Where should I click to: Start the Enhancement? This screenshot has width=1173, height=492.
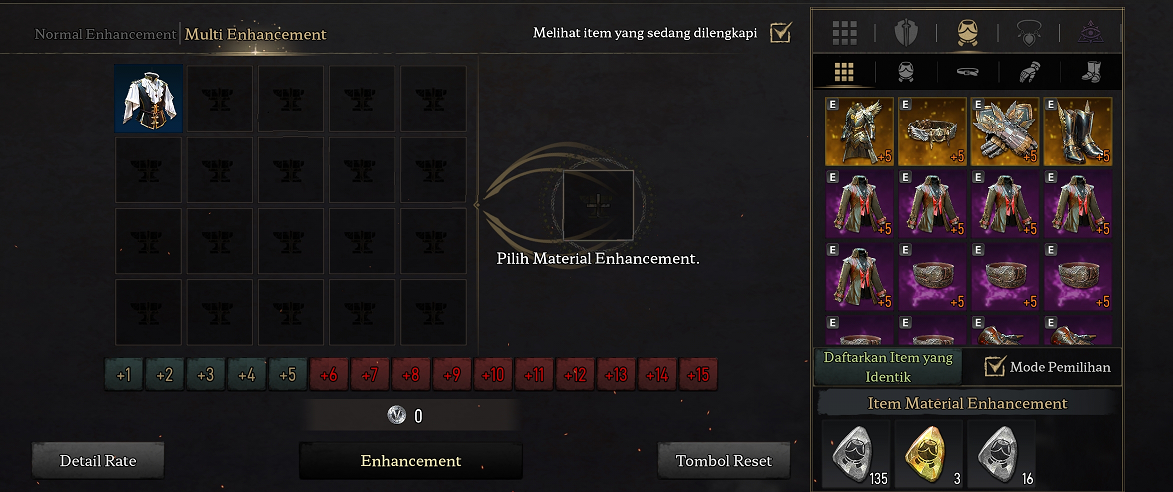click(x=410, y=461)
